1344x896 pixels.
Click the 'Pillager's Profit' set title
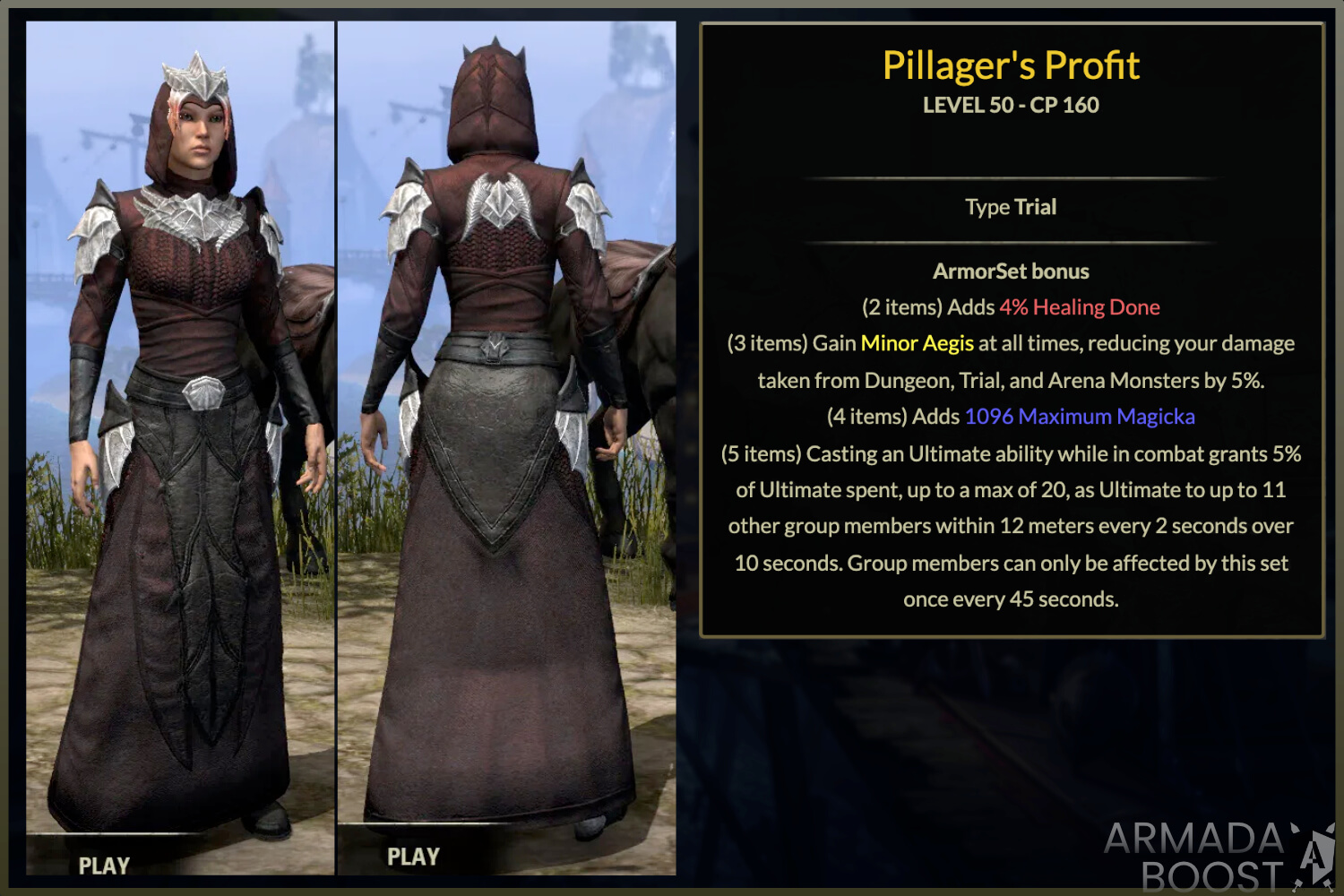coord(1009,65)
